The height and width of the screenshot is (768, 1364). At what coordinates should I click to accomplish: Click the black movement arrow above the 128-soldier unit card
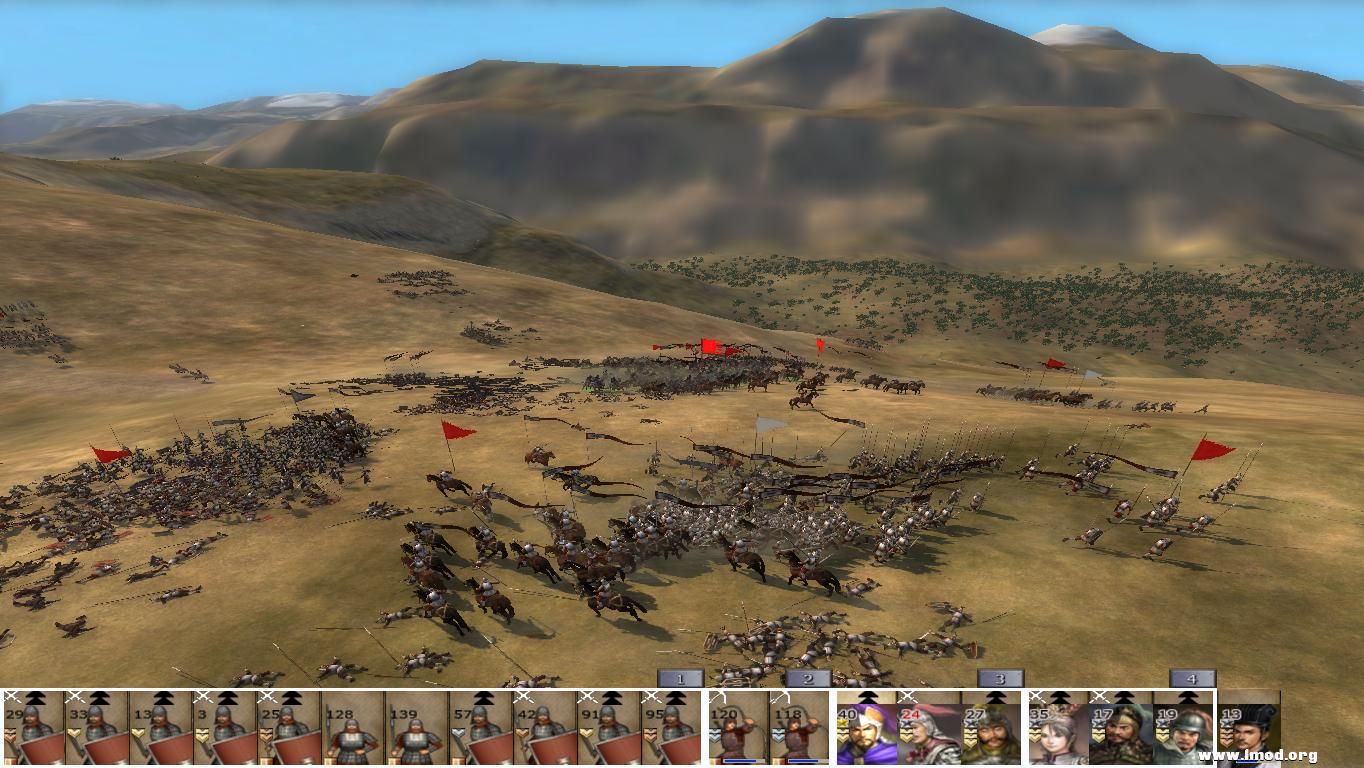coord(351,698)
